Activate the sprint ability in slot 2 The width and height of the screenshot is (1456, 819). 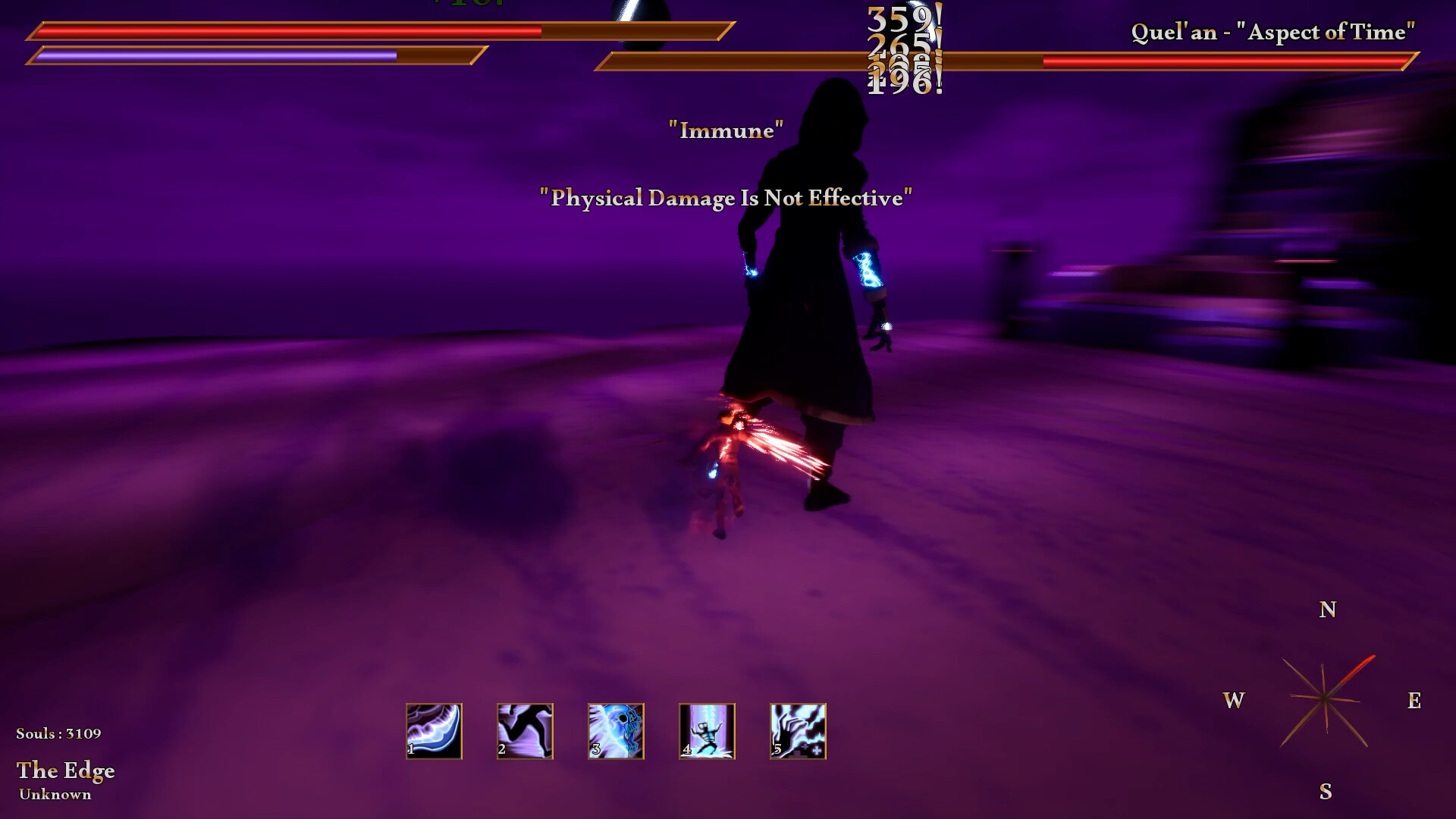525,730
